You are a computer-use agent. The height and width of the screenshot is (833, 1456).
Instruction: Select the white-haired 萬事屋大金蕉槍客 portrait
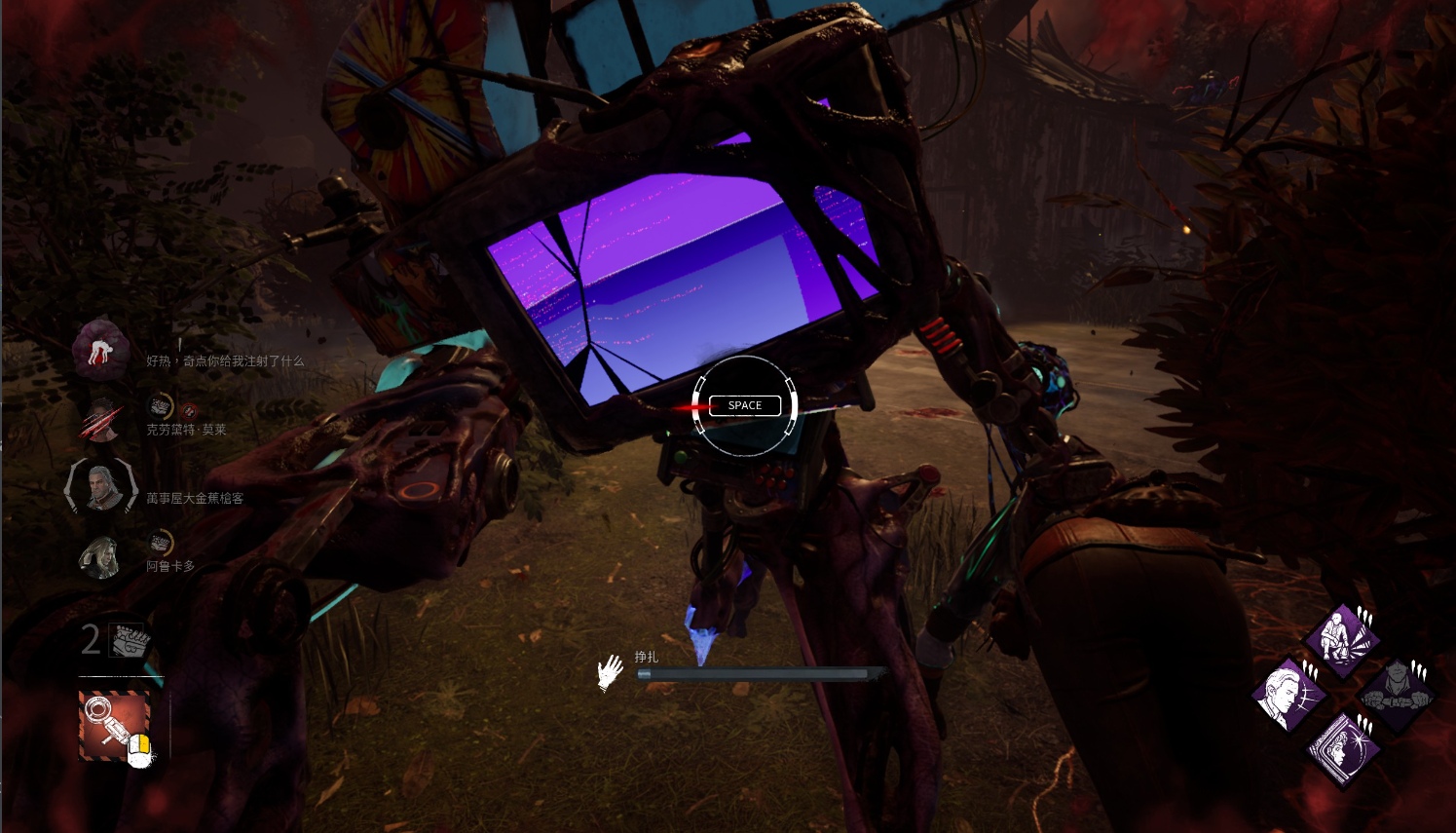coord(100,486)
